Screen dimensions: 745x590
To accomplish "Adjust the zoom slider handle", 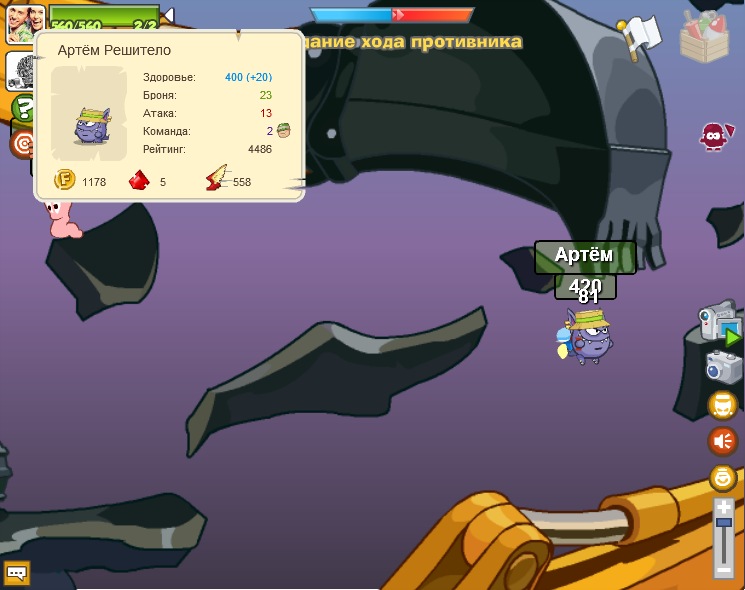I will 724,523.
